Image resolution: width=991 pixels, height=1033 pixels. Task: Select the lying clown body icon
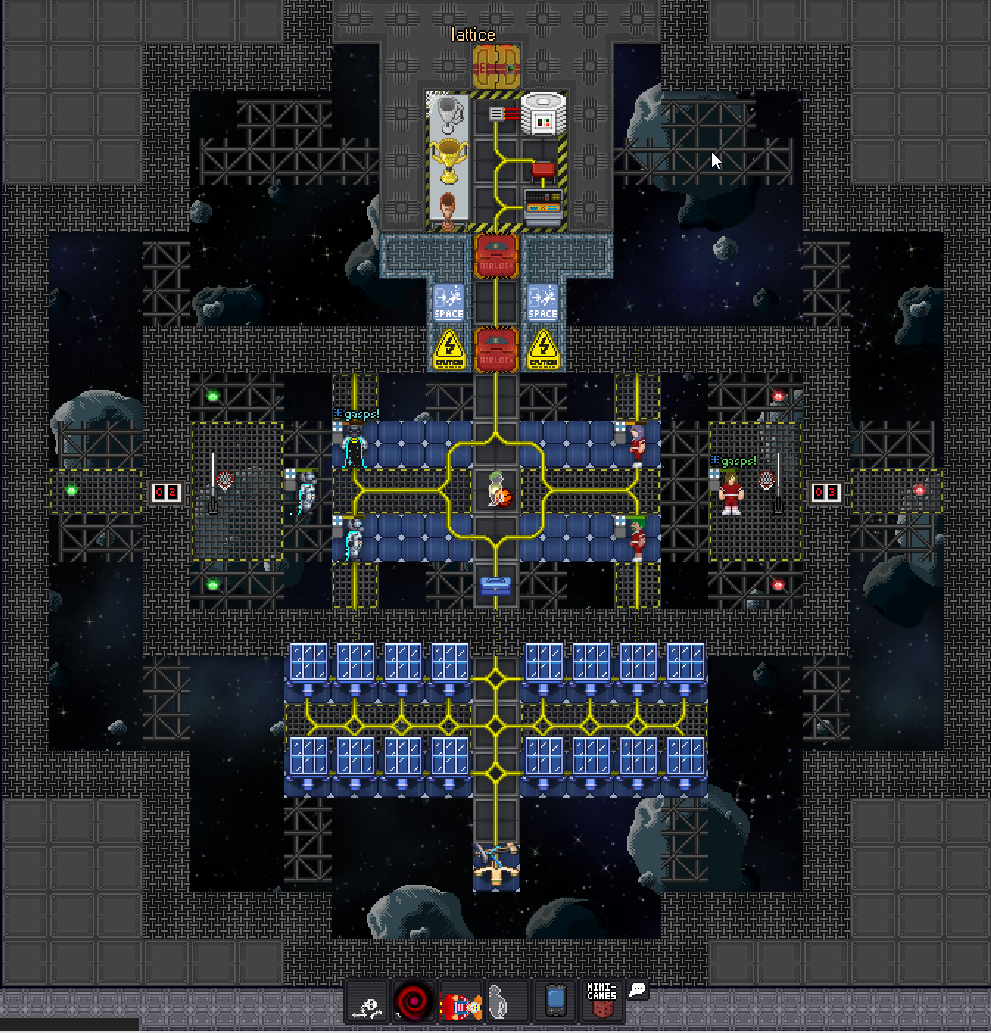(460, 1001)
